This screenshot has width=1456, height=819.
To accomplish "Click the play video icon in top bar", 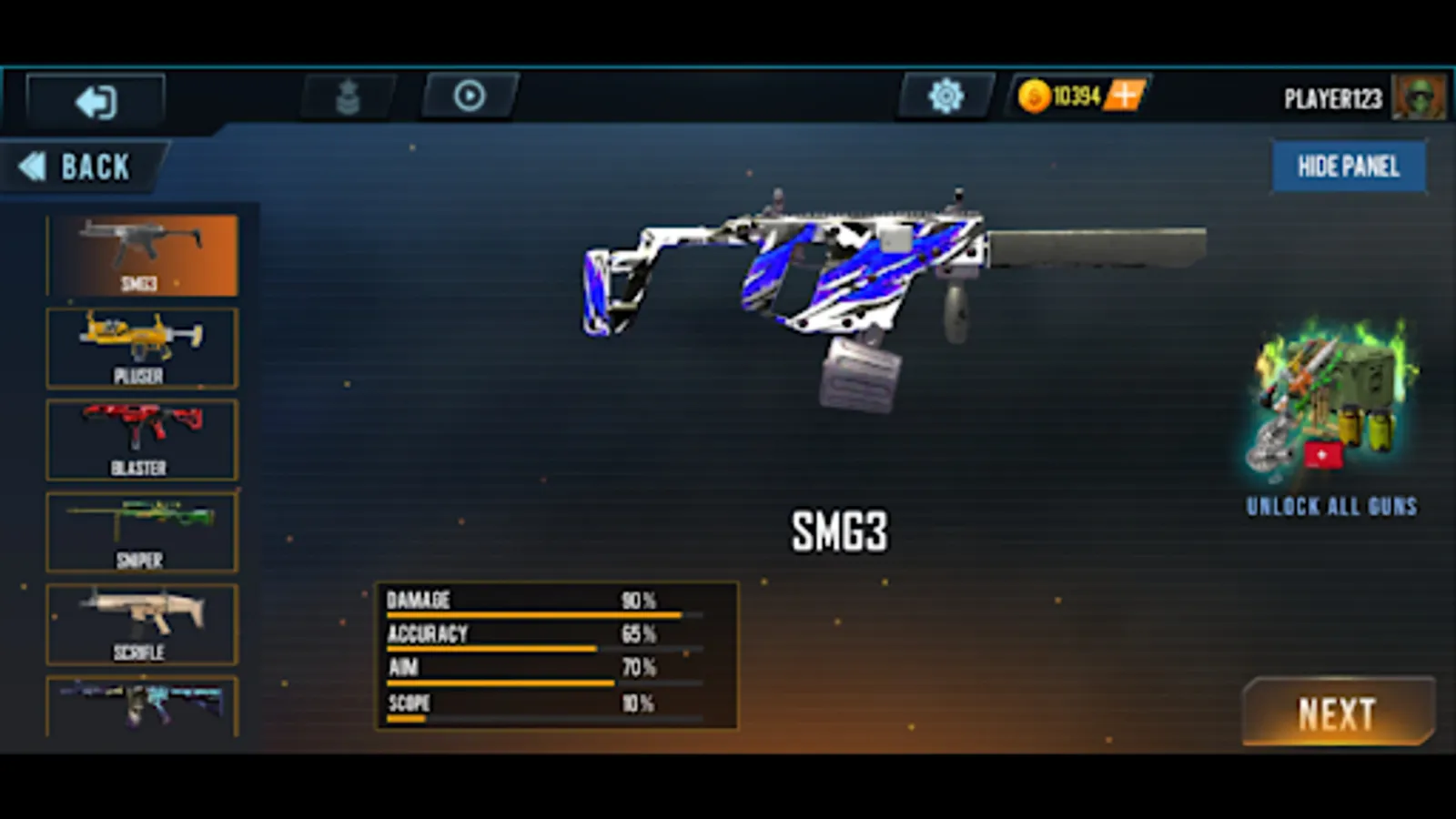I will [470, 96].
